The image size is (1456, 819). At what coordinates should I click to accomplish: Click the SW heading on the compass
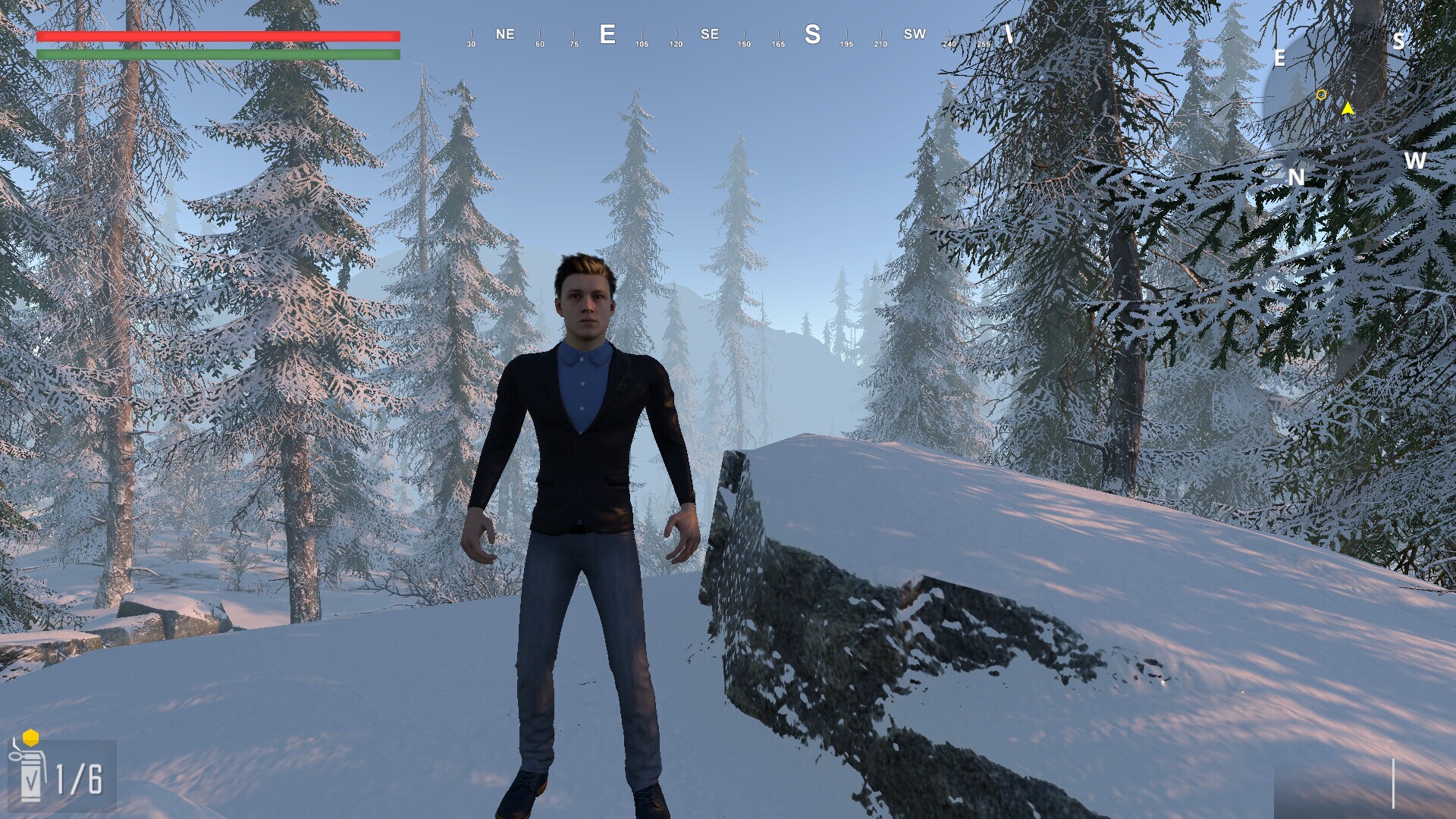(914, 34)
